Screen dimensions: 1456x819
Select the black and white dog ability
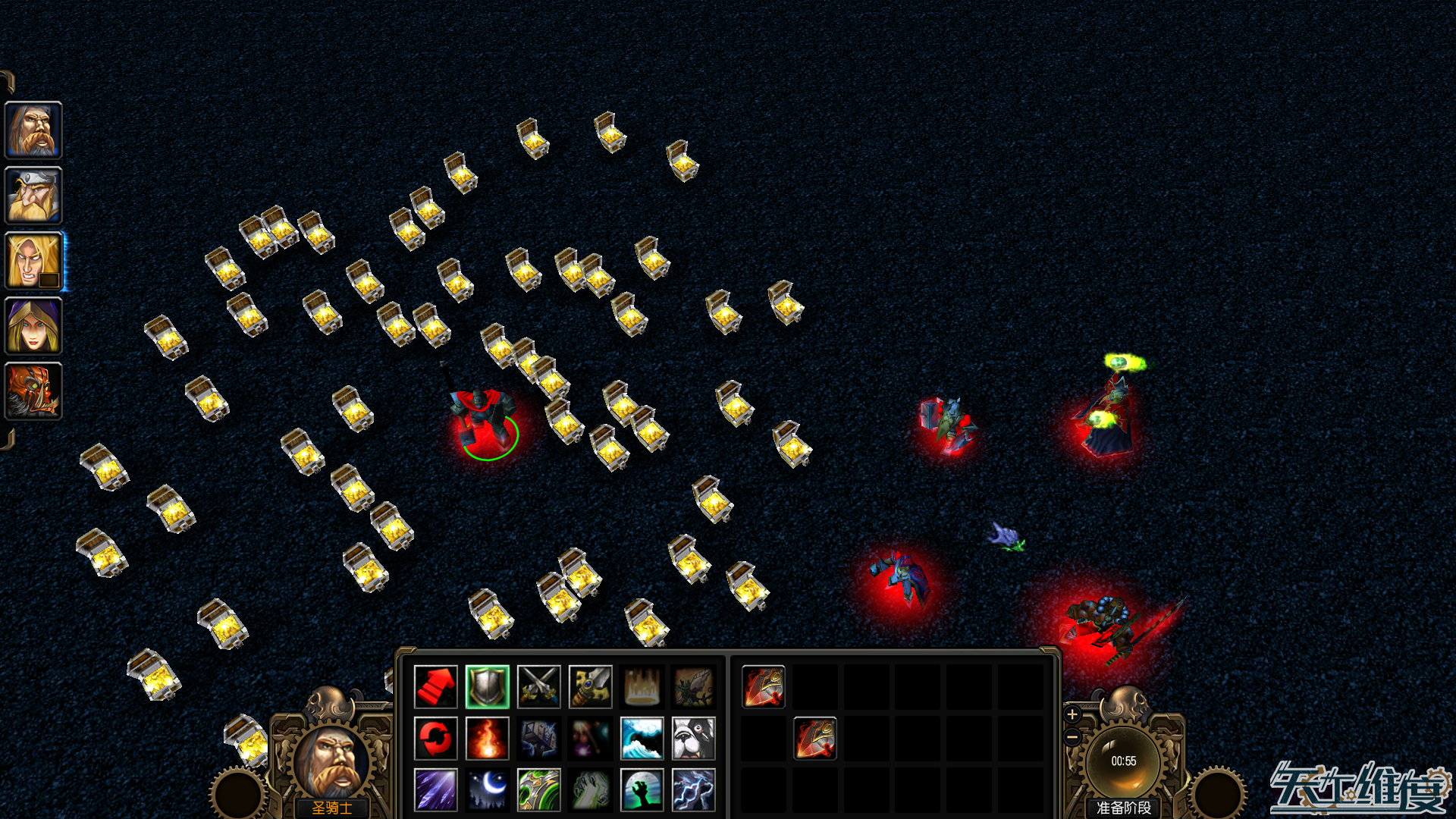pos(694,738)
